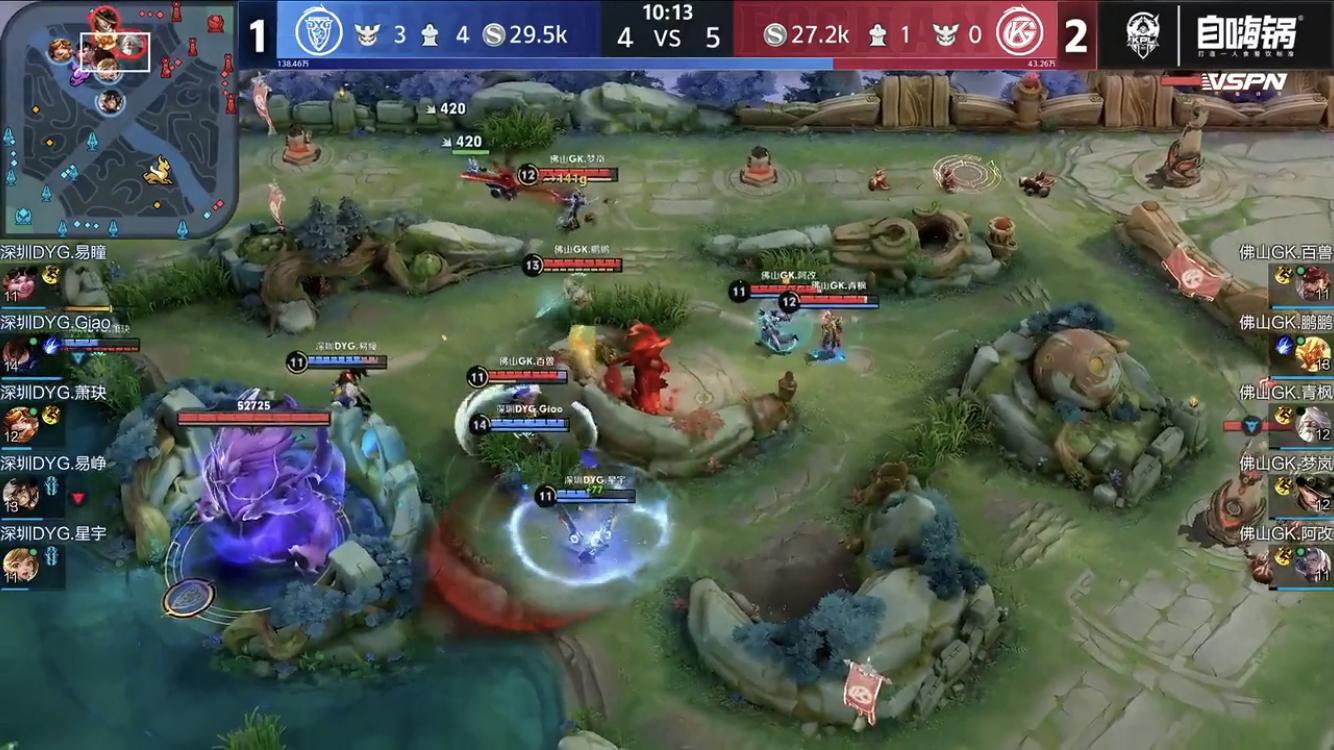Click the 佛山GK.青枫 player portrait

[x=1313, y=424]
